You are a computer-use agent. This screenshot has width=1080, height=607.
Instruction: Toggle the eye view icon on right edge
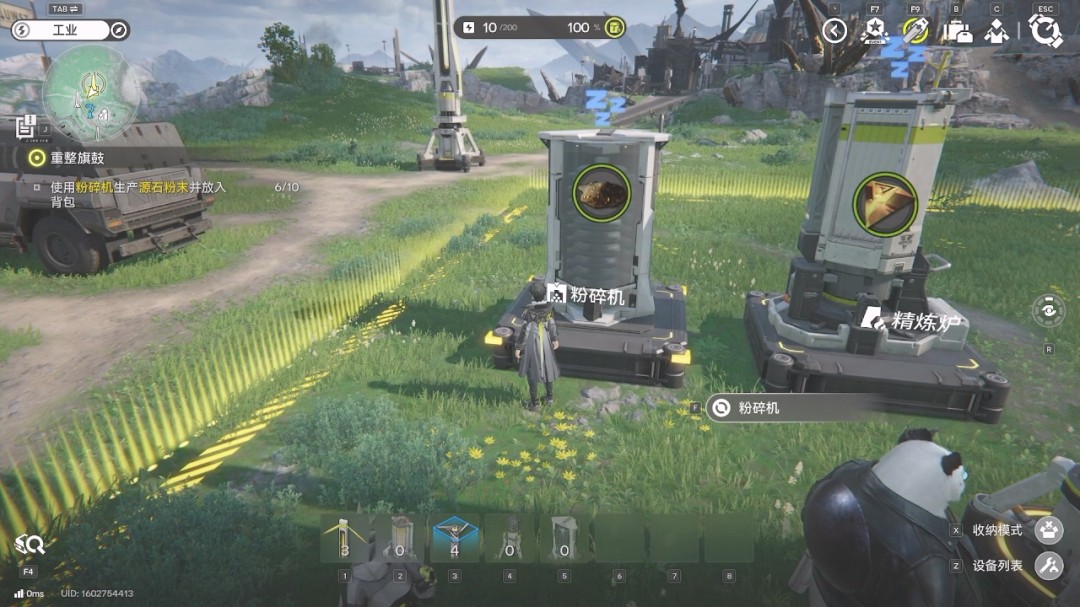(1048, 310)
